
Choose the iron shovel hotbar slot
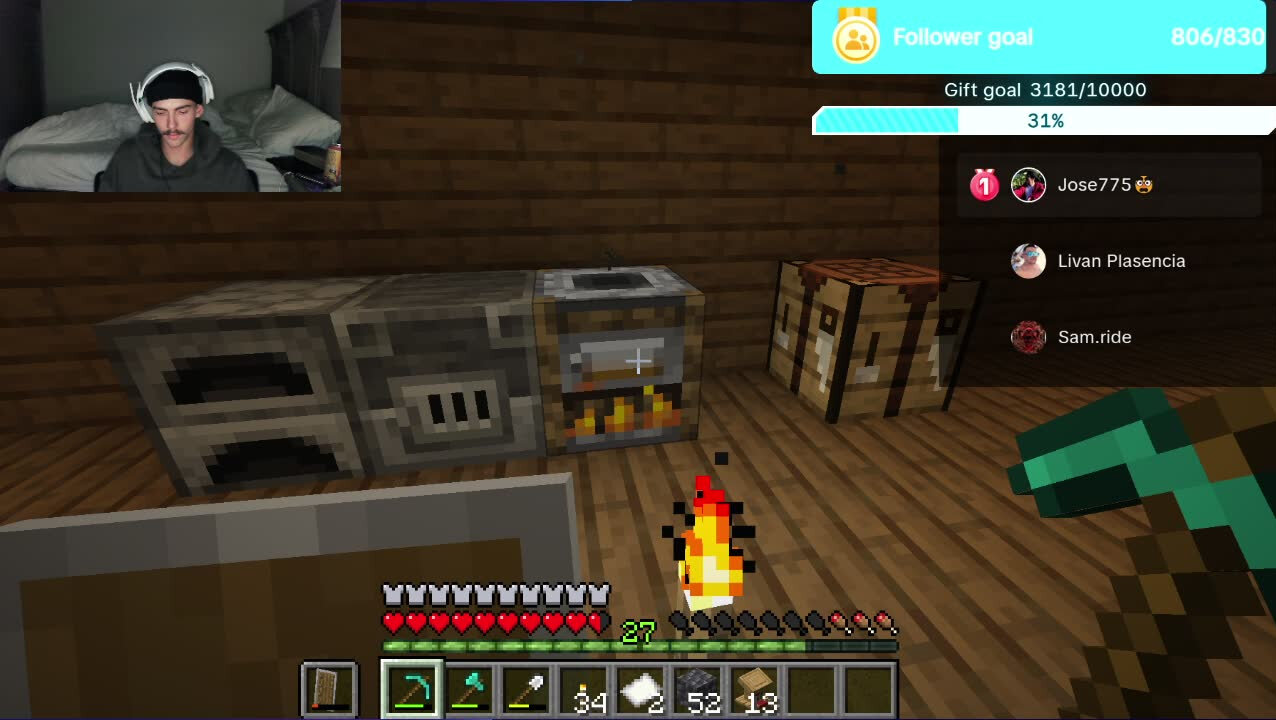[x=525, y=689]
